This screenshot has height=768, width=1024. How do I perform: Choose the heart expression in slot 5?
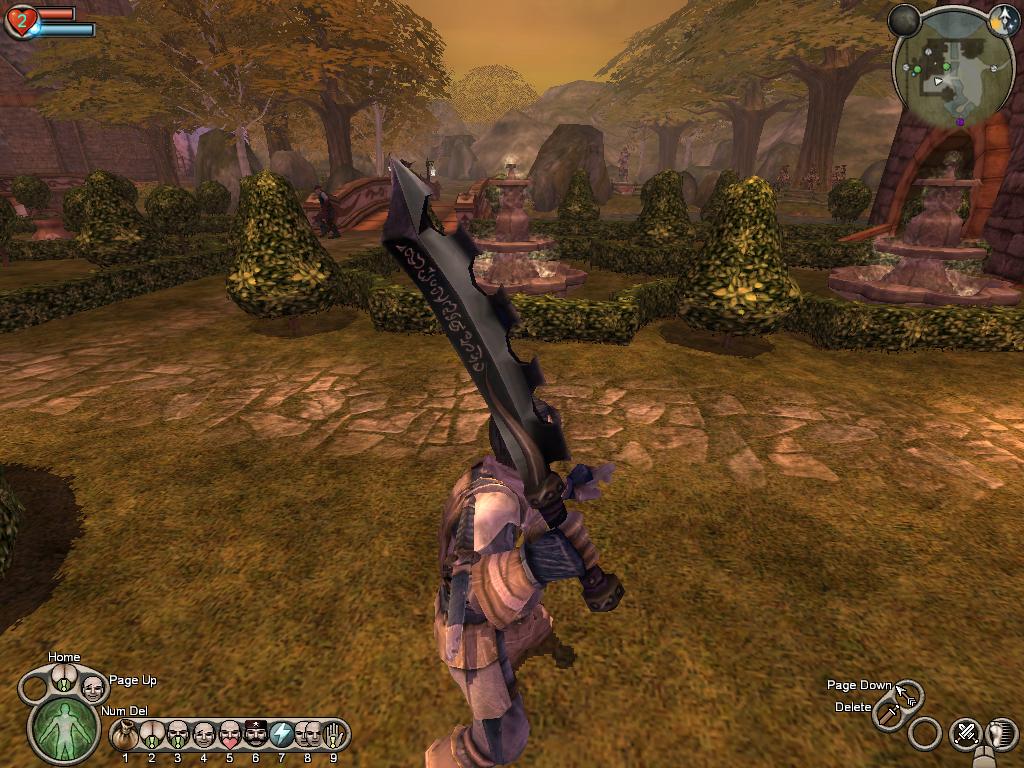click(230, 735)
